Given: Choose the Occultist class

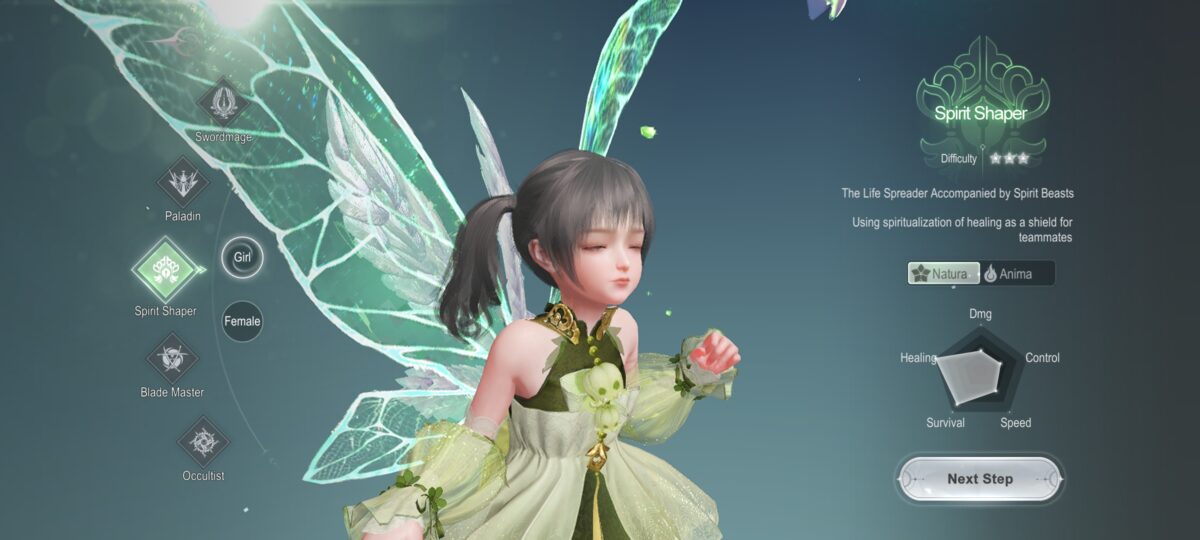Looking at the screenshot, I should coord(203,442).
